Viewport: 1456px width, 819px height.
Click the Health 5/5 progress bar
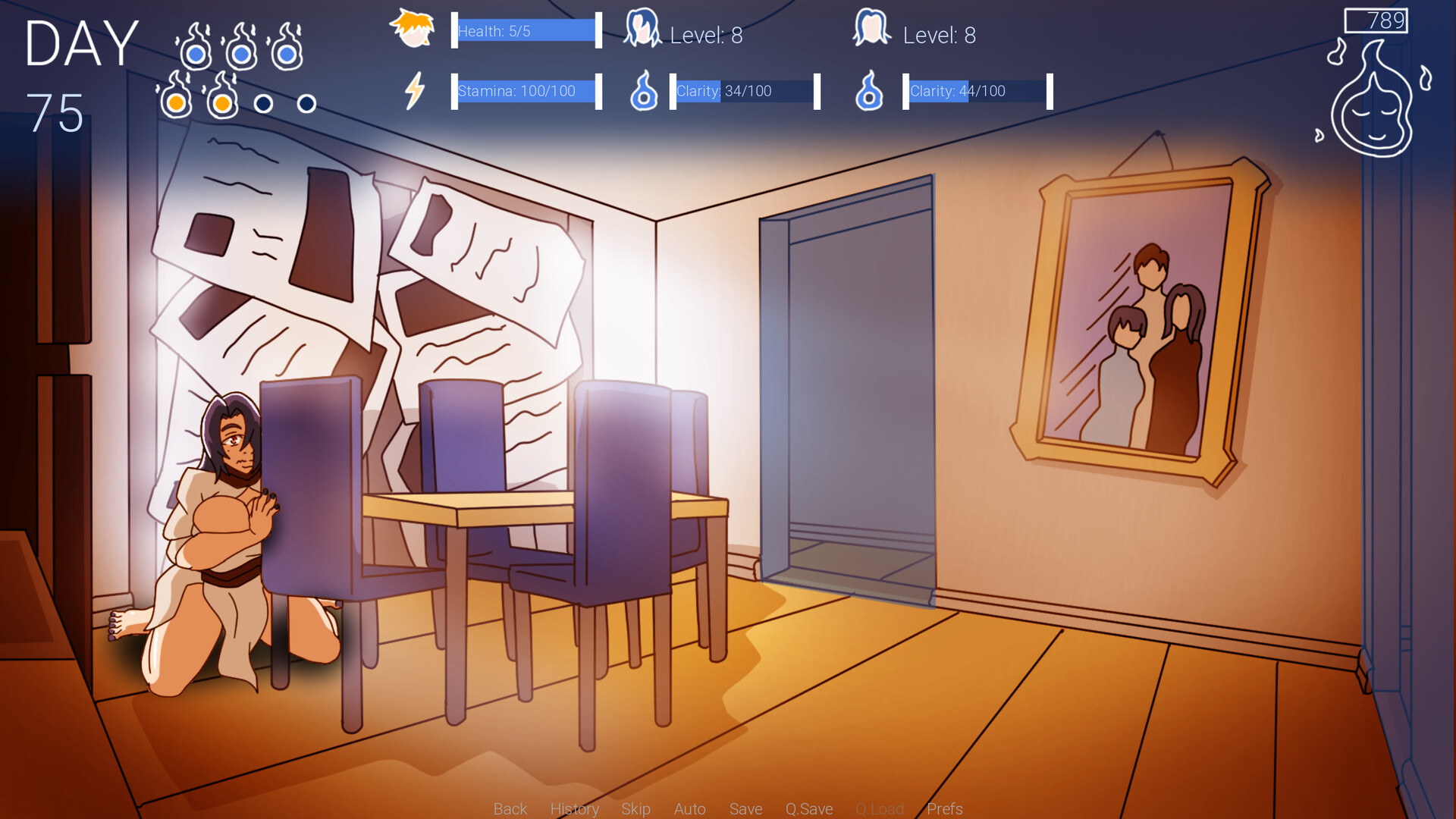click(525, 30)
